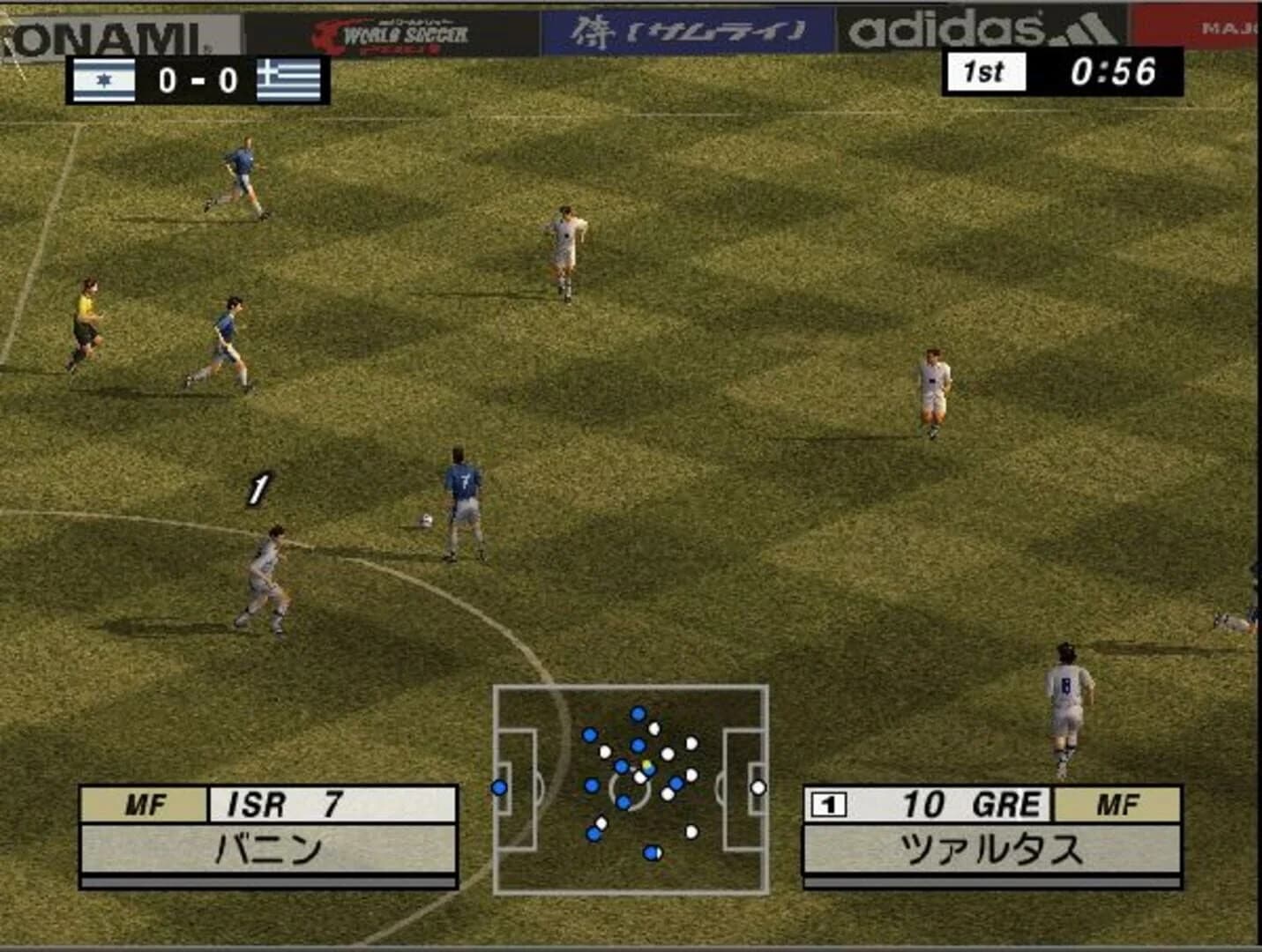Viewport: 1262px width, 952px height.
Task: Click the KONAMI advertising board
Action: 106,32
